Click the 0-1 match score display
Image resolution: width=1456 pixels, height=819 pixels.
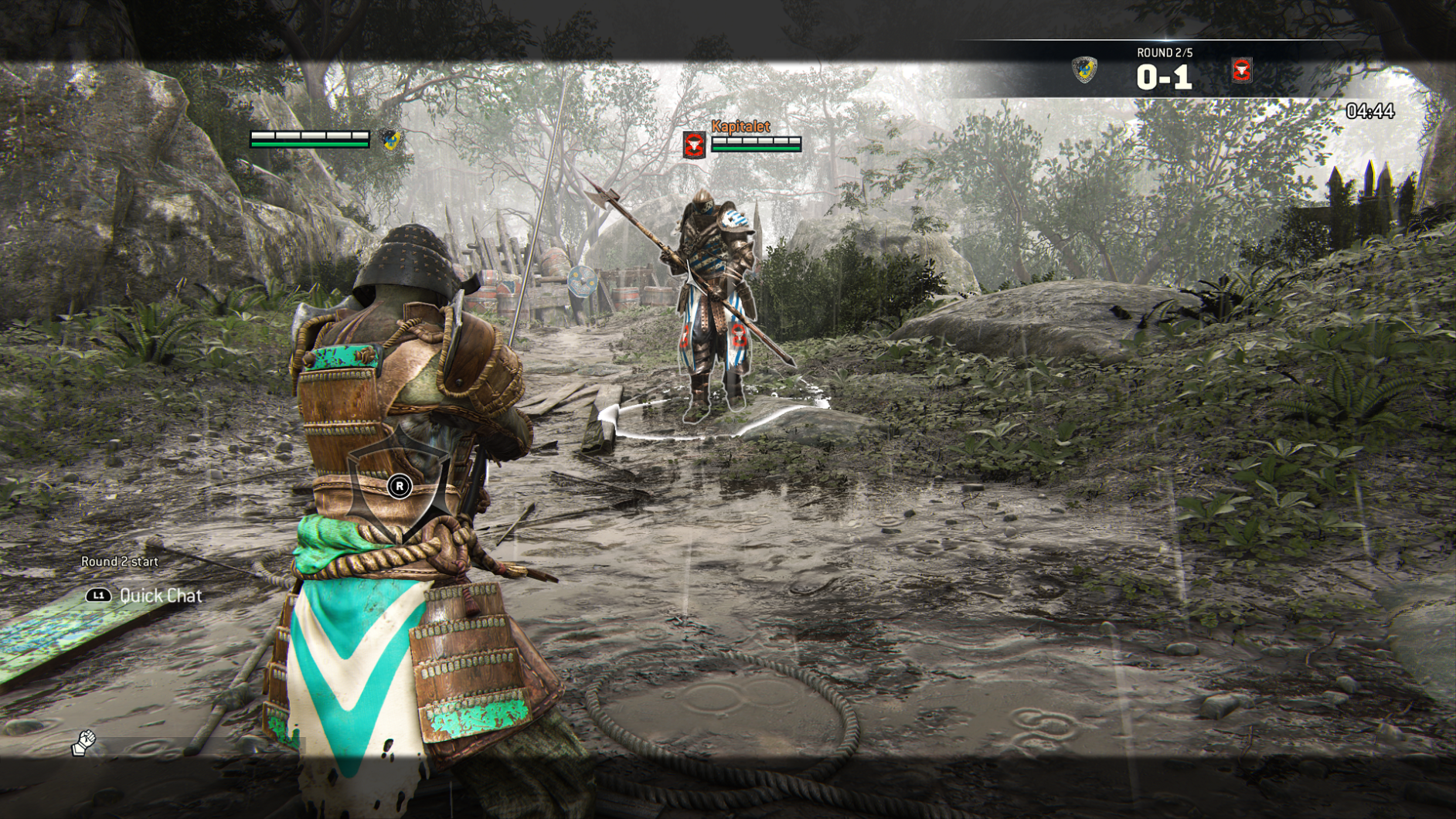point(1165,76)
